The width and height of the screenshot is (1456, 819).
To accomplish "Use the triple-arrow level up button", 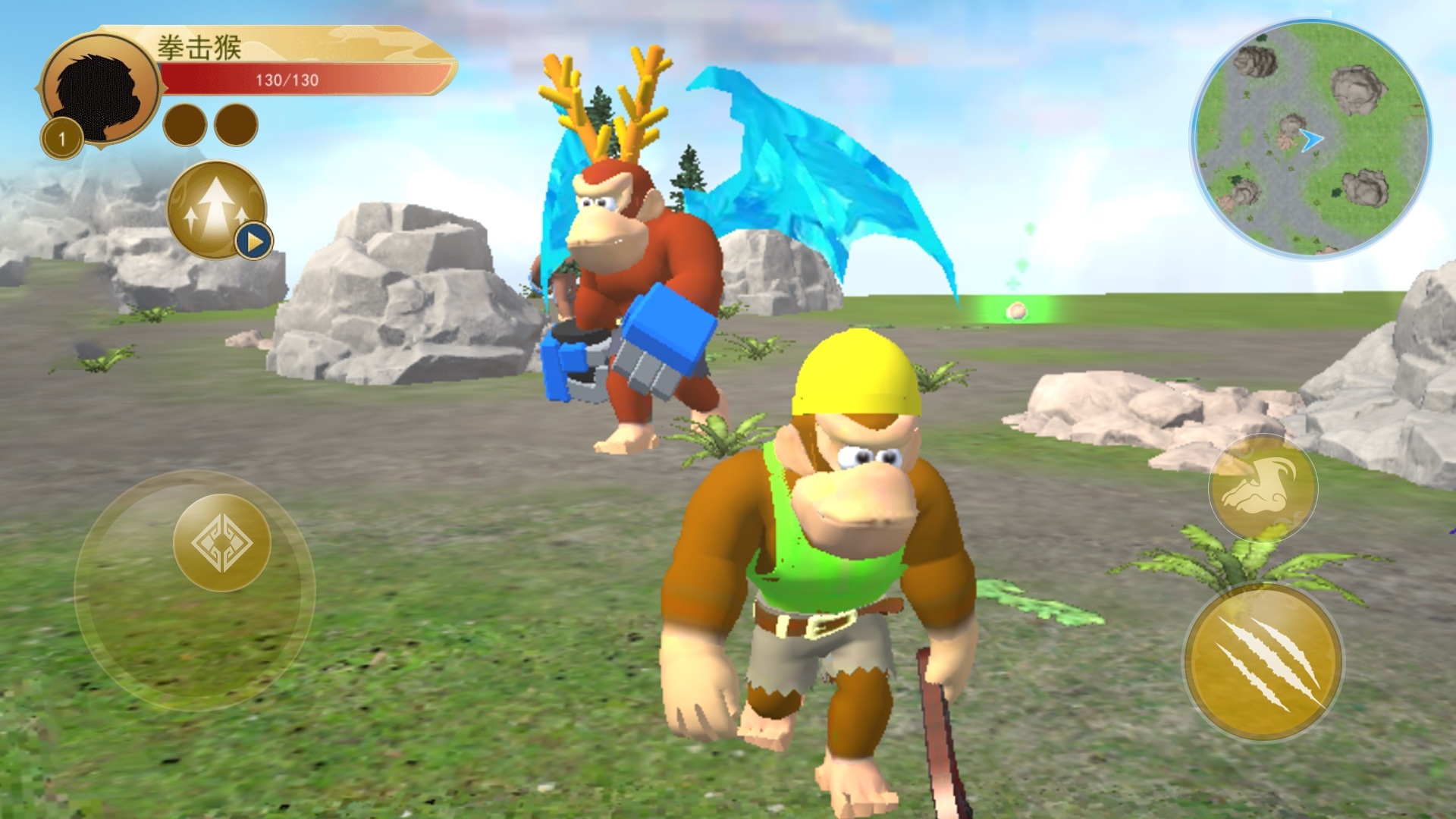I will [216, 209].
